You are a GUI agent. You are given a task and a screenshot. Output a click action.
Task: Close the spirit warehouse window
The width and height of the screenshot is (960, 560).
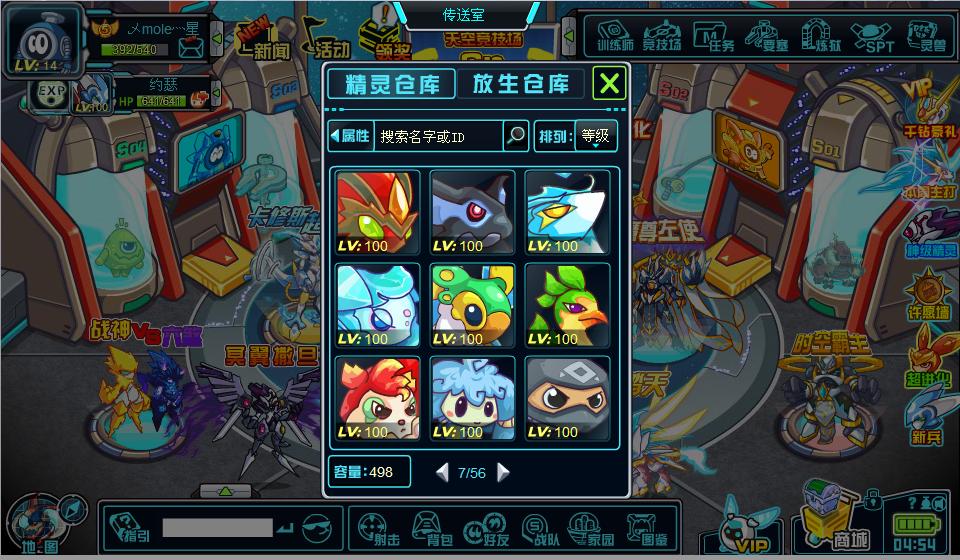coord(609,83)
